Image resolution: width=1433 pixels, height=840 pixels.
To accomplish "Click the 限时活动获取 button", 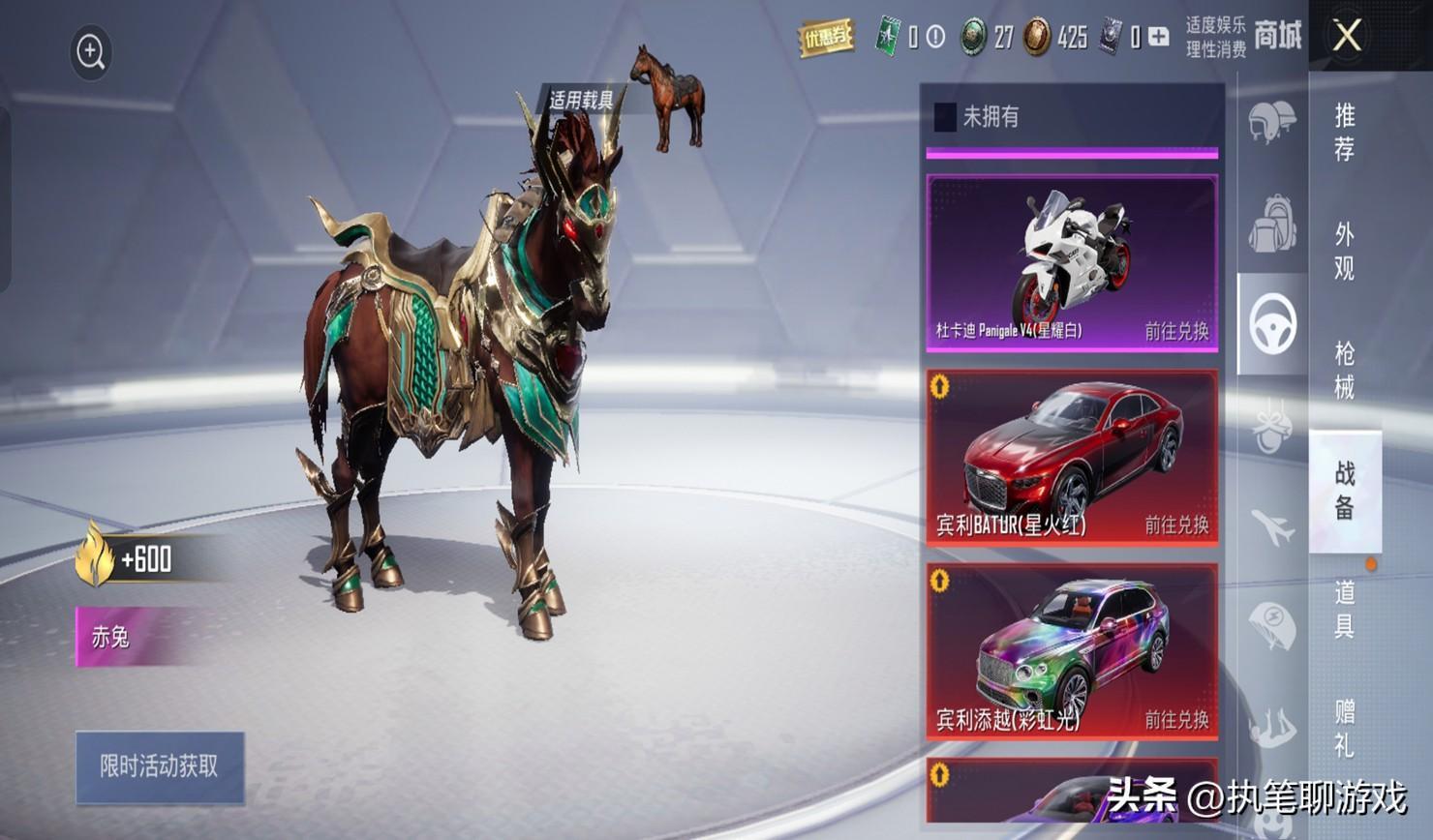I will pyautogui.click(x=160, y=767).
